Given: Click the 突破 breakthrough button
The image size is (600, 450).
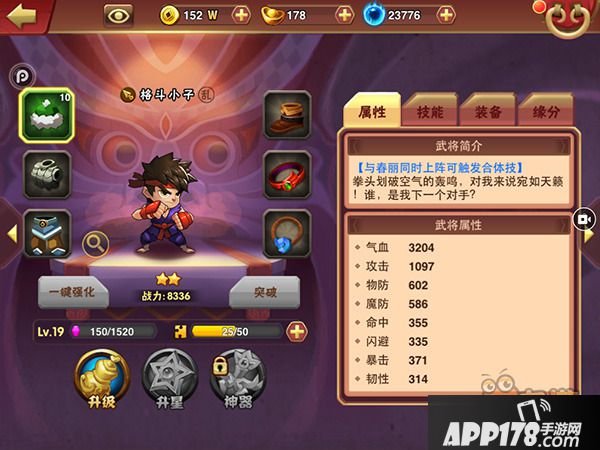Looking at the screenshot, I should [x=265, y=294].
